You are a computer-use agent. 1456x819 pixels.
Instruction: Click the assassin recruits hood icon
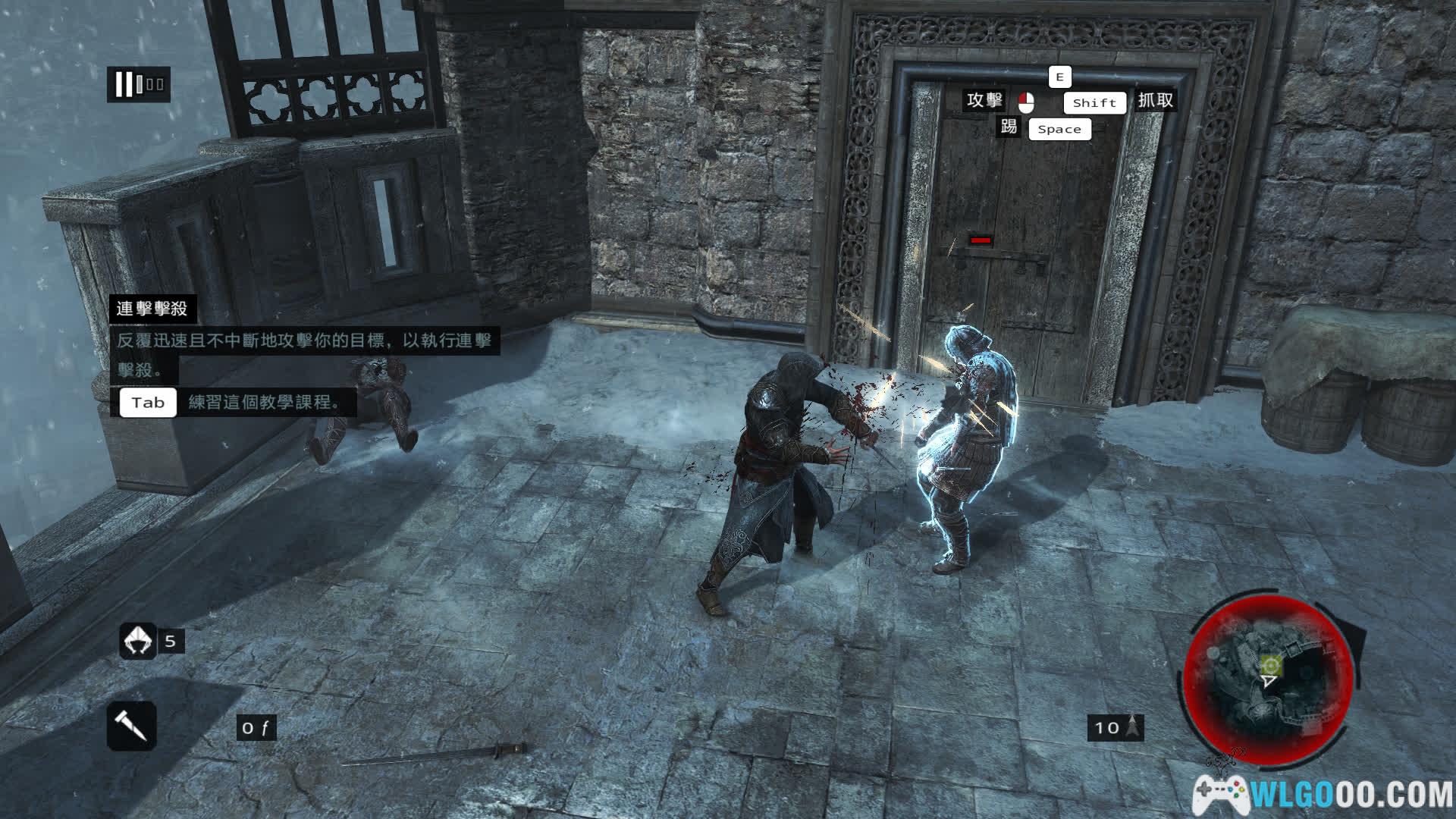(137, 641)
